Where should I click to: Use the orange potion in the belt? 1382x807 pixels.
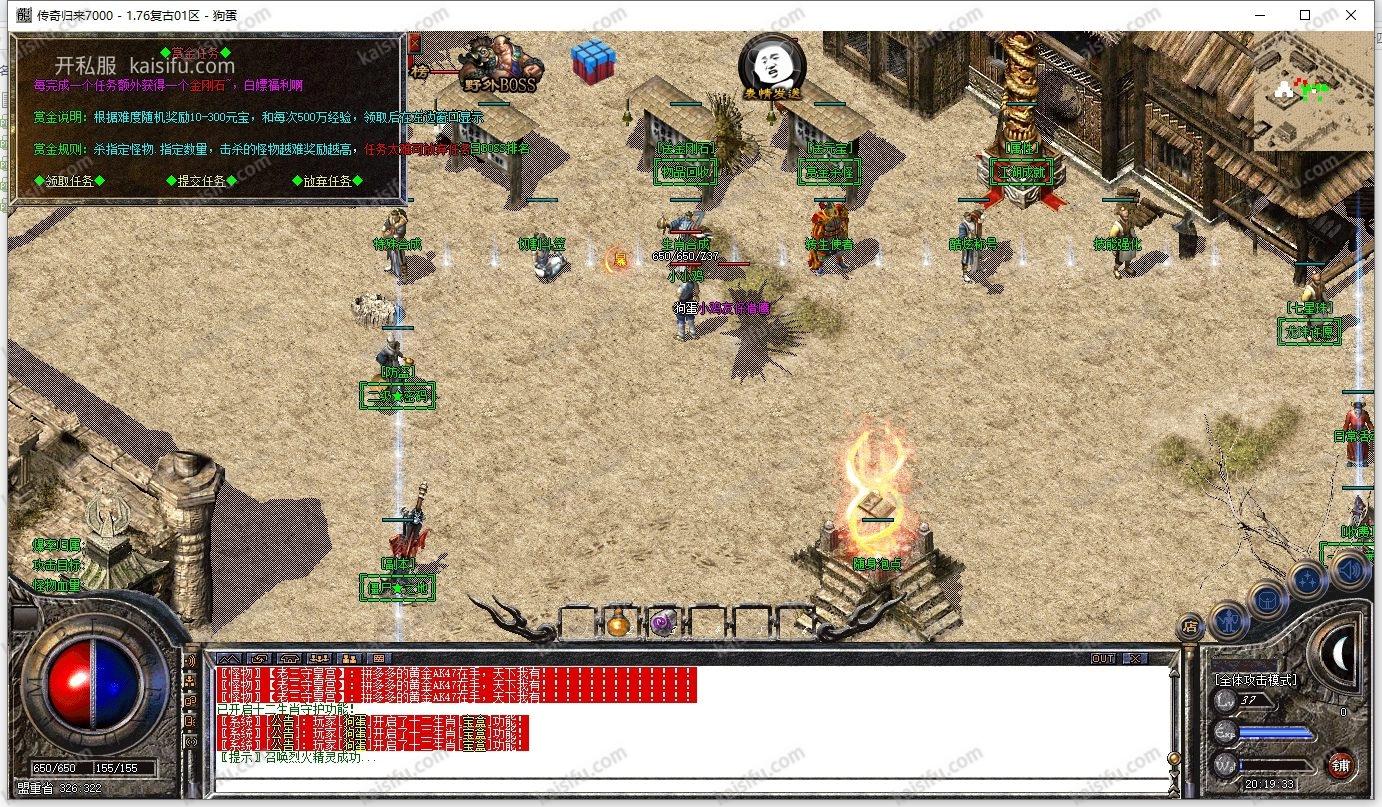(618, 624)
